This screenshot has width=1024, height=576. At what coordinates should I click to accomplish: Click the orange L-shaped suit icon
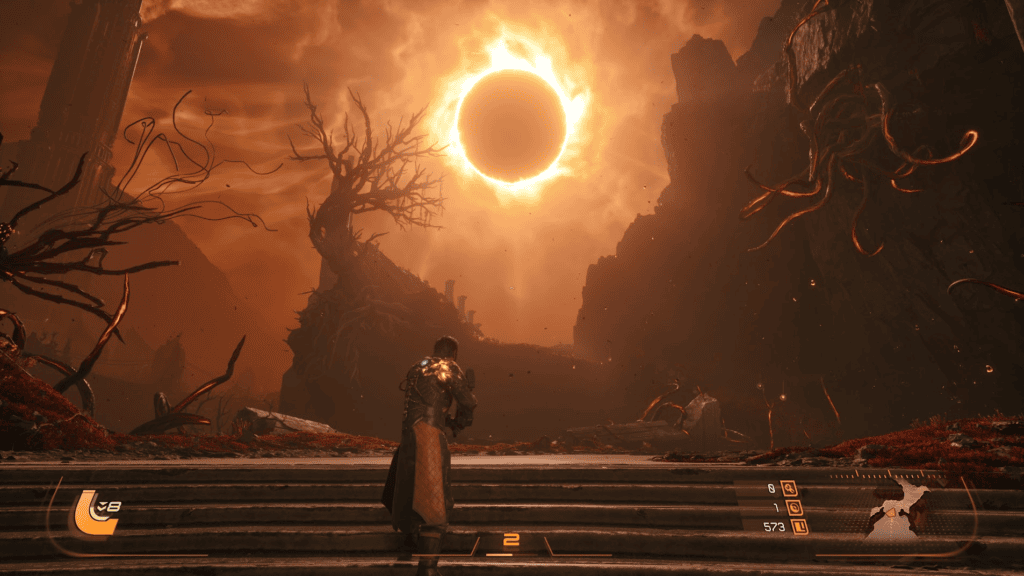tap(88, 510)
